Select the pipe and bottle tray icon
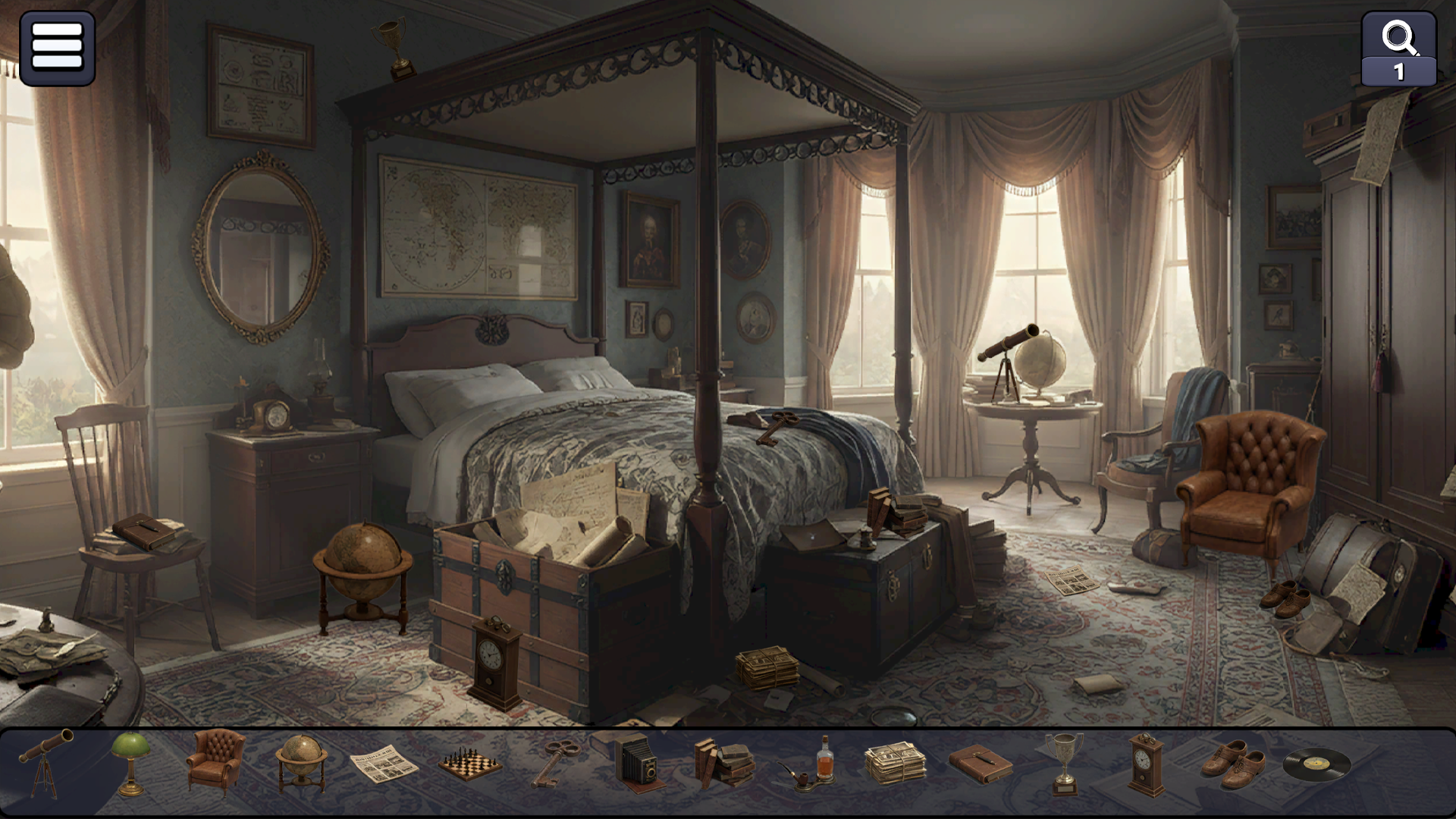 pos(809,766)
